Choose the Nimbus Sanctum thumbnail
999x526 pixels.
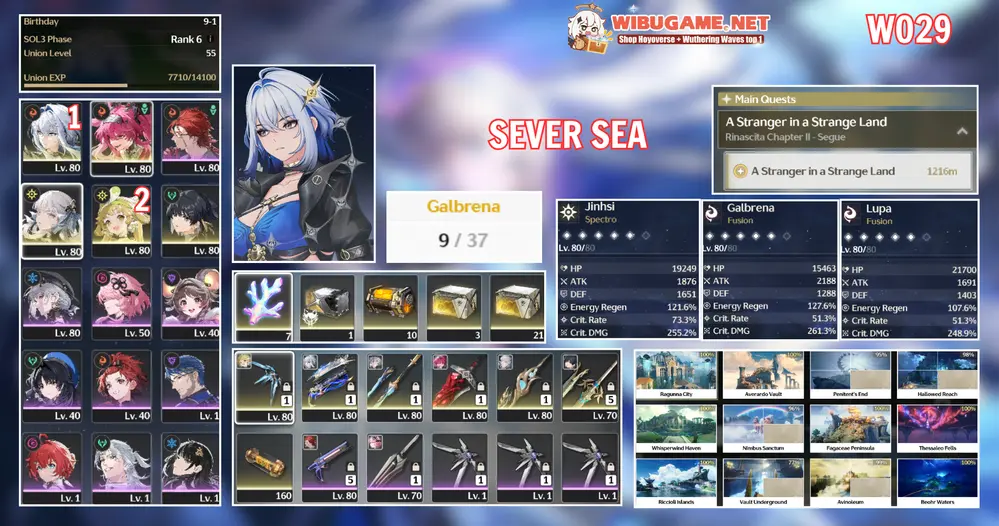click(763, 429)
